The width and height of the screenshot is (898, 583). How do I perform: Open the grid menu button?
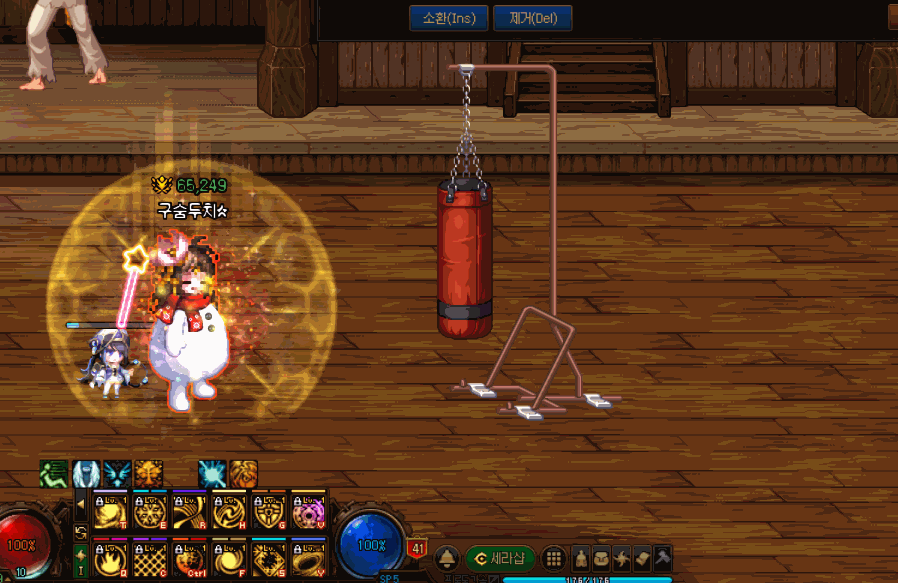[553, 558]
